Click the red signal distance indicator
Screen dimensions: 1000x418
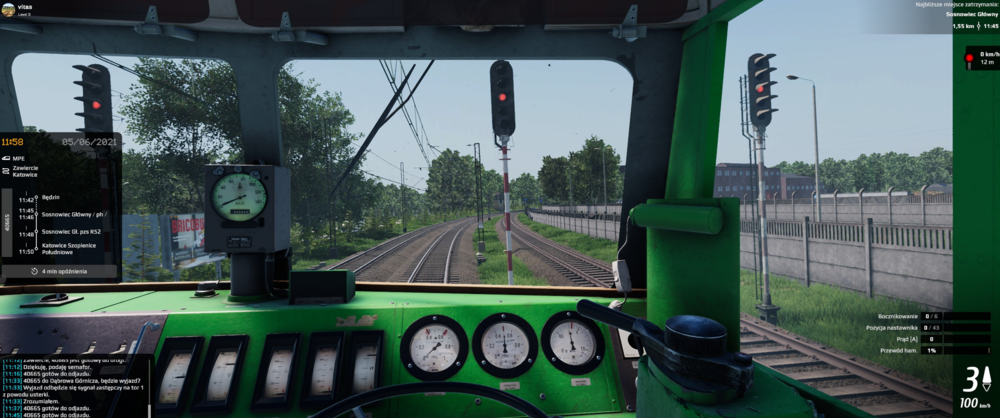coord(978,58)
